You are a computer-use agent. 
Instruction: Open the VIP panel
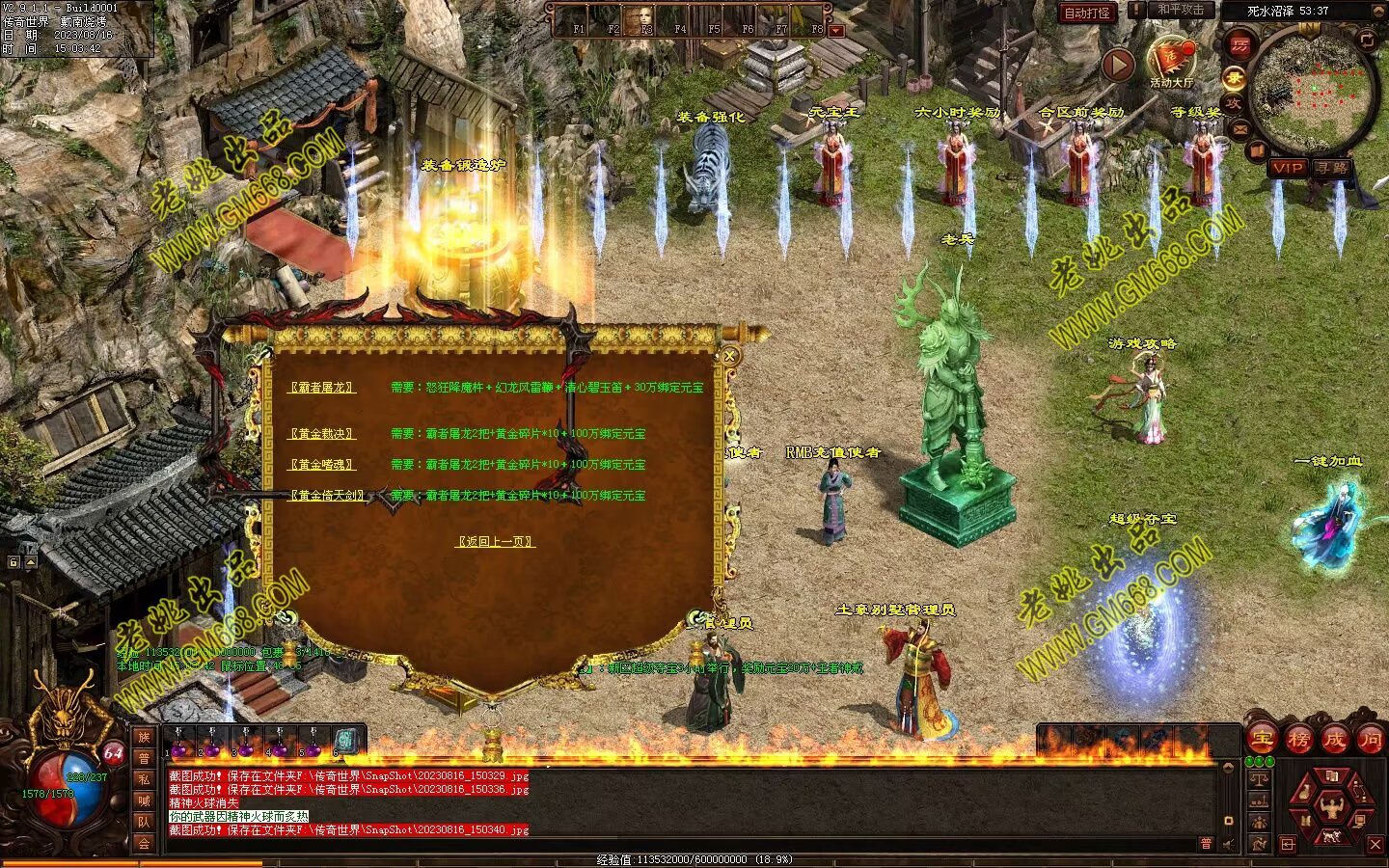[1287, 168]
